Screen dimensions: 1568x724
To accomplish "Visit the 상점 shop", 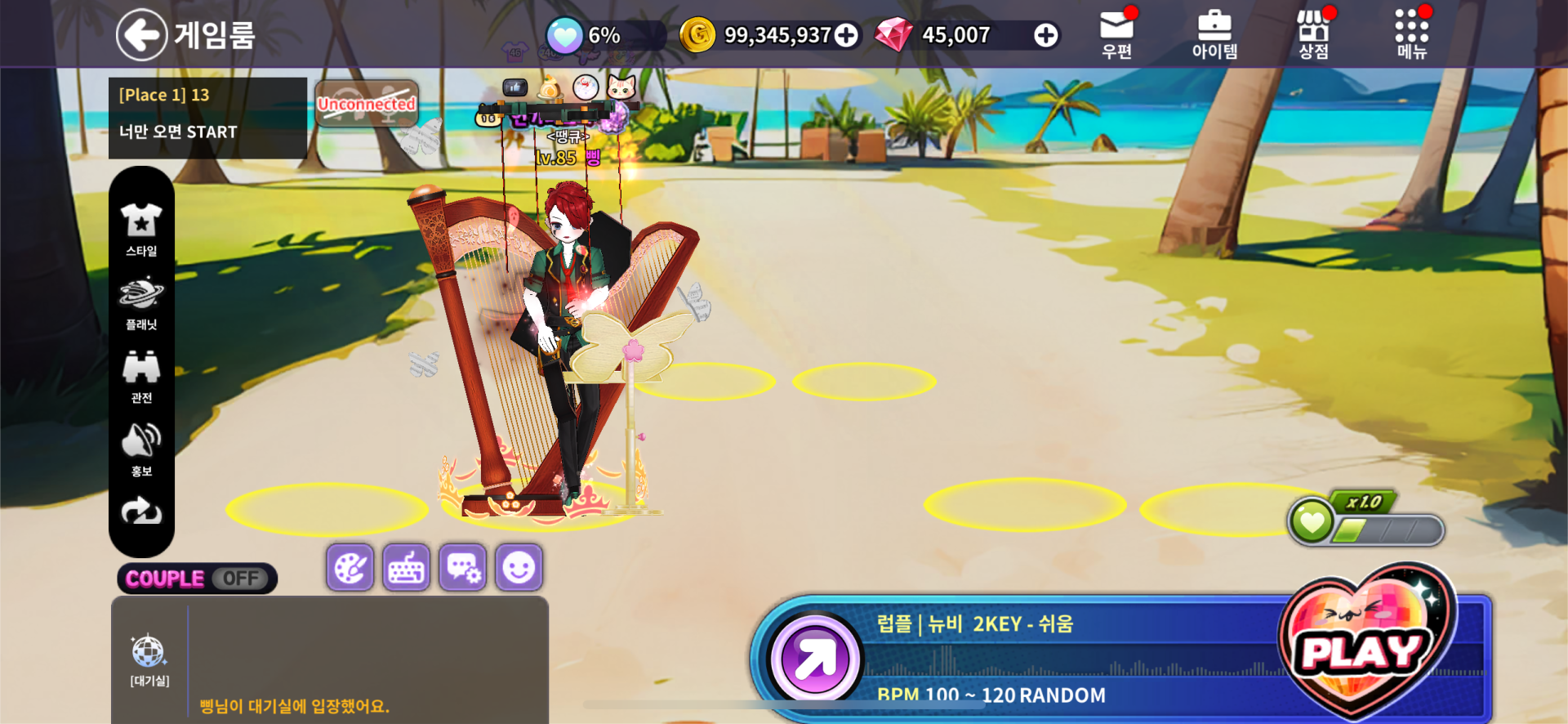I will click(1313, 34).
